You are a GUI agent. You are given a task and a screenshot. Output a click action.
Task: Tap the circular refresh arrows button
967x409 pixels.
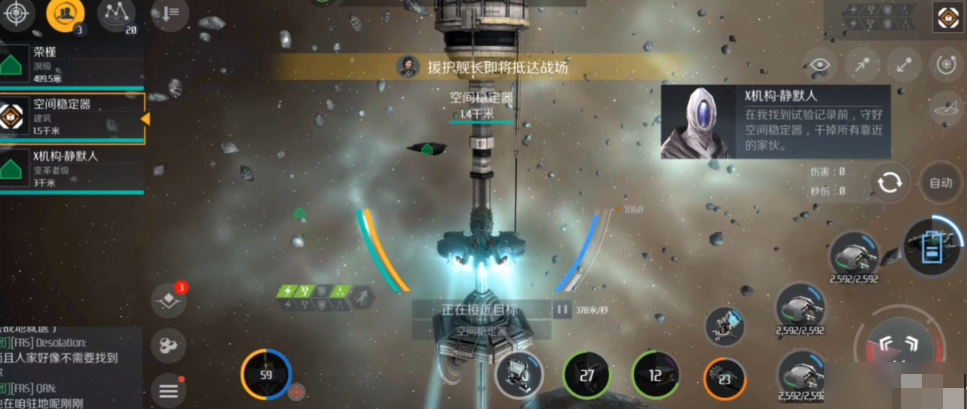click(x=889, y=183)
